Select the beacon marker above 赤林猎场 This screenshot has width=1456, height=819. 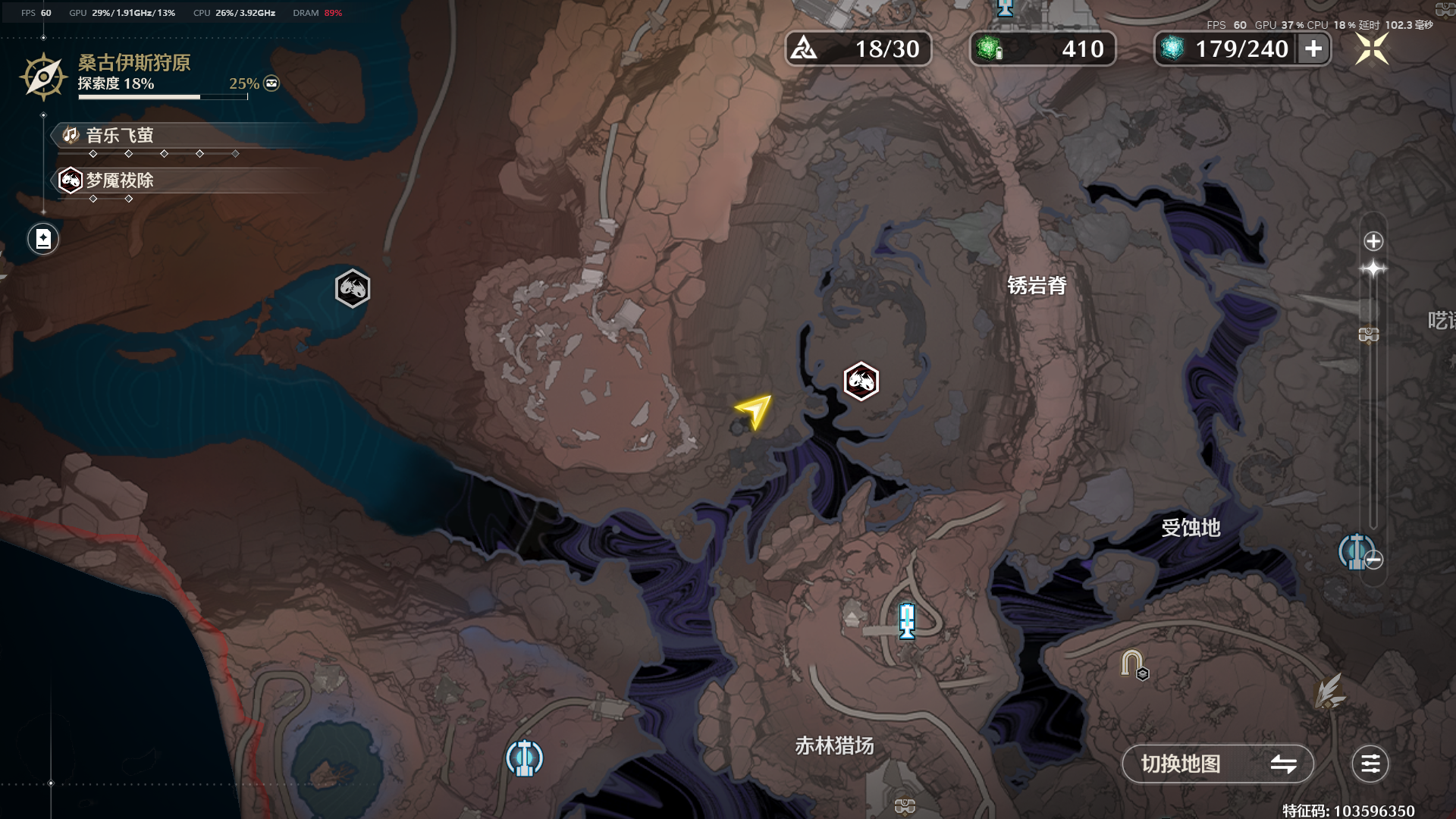[907, 621]
